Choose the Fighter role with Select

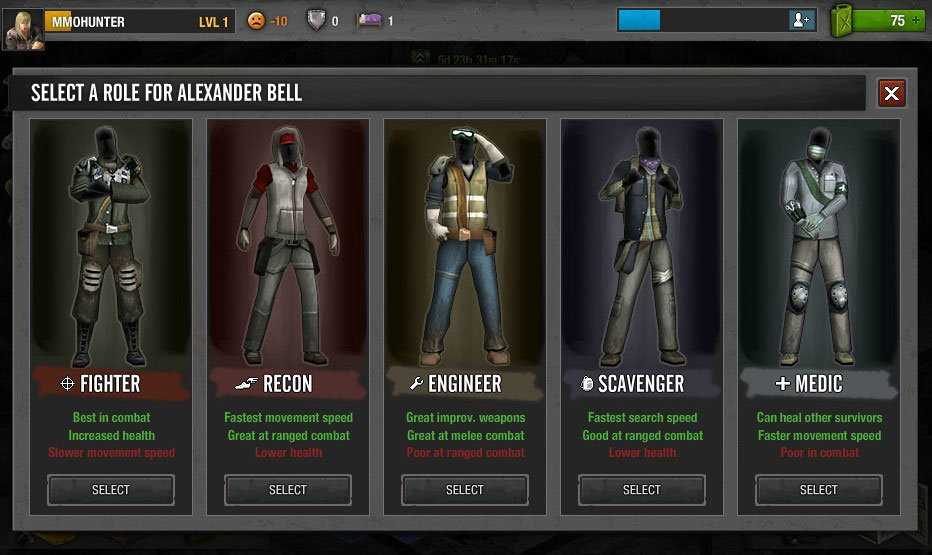coord(111,489)
